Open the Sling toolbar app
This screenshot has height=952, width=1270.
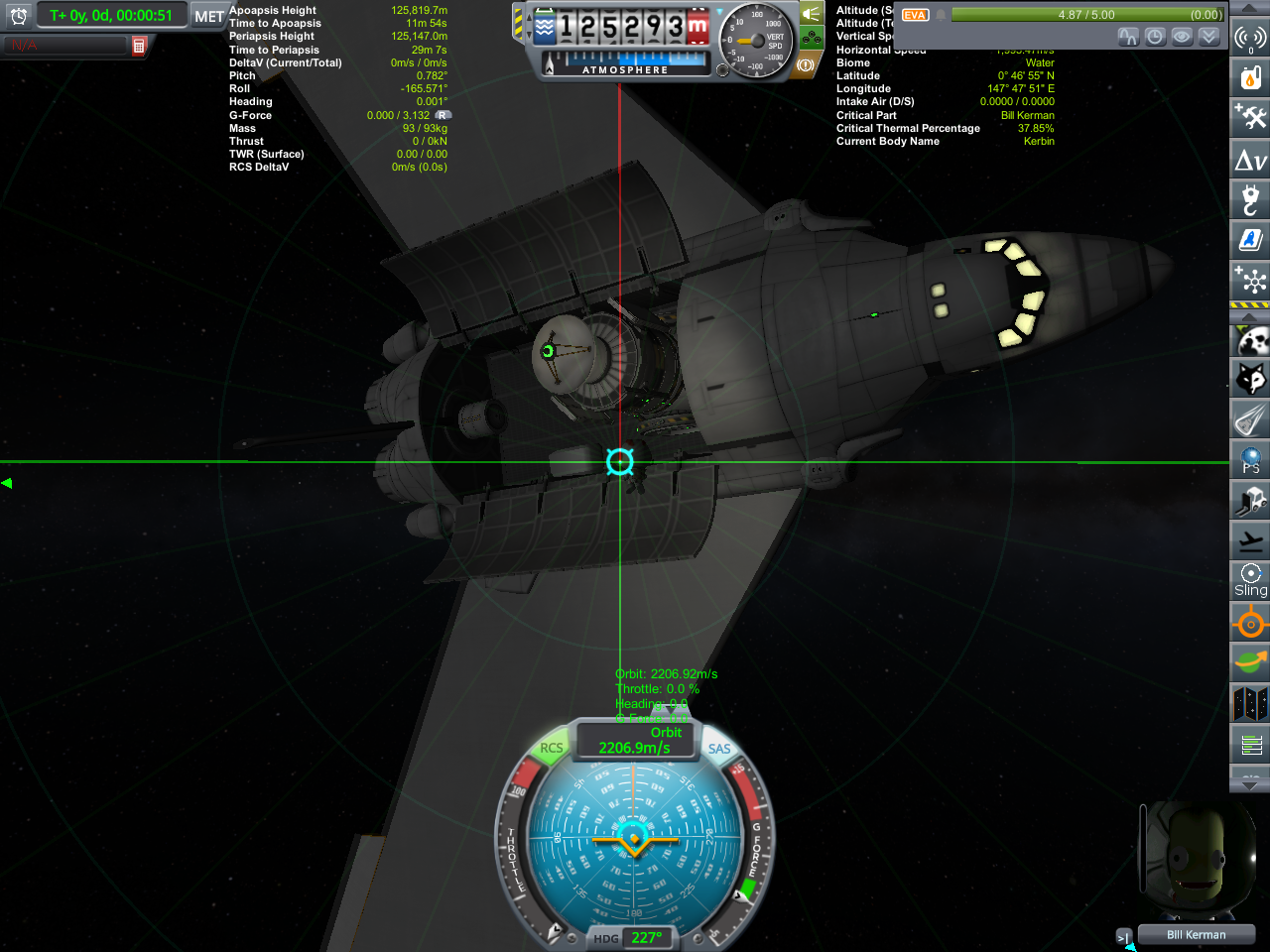point(1250,580)
